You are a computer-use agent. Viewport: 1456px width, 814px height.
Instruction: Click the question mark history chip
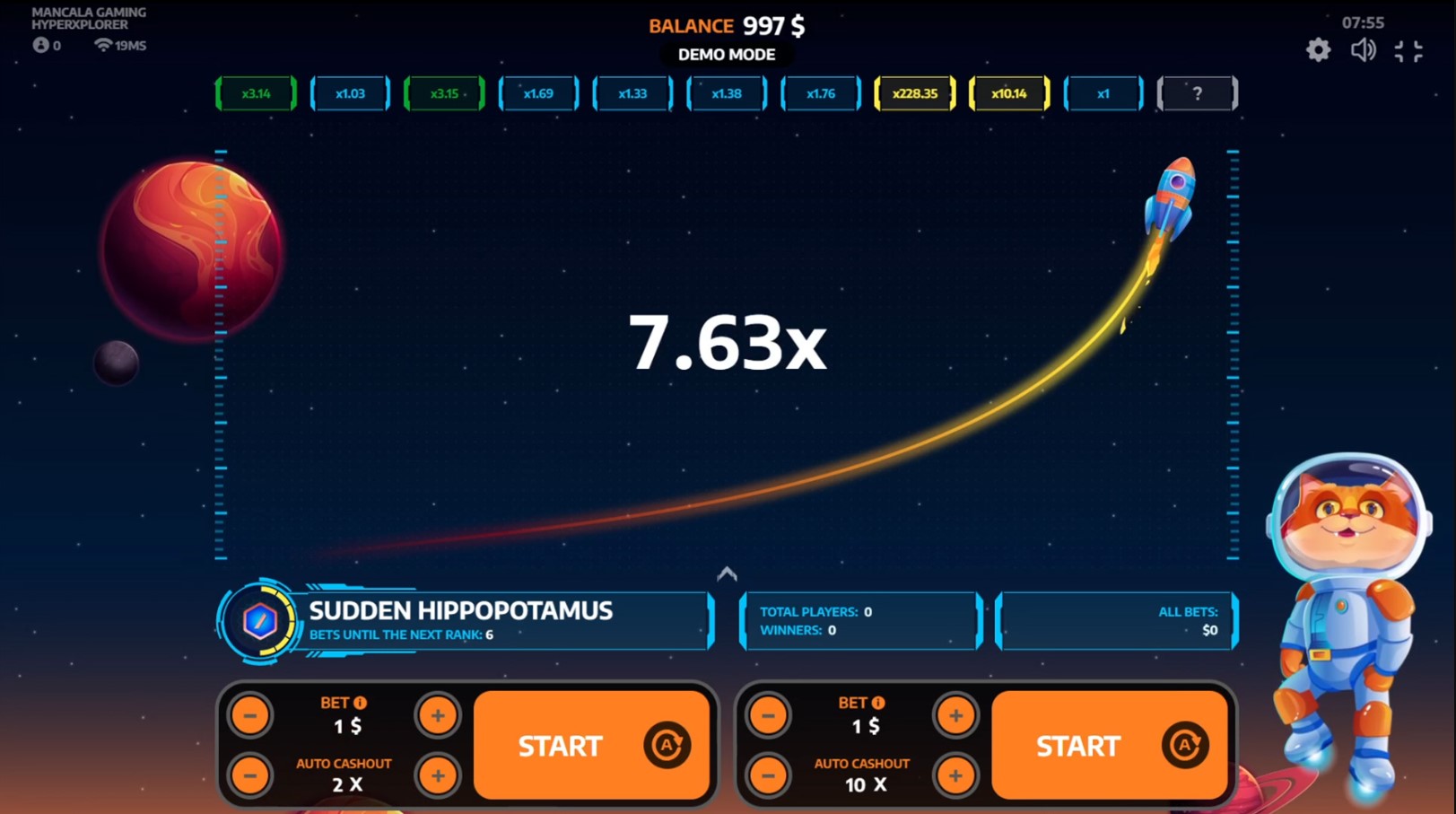[x=1197, y=93]
